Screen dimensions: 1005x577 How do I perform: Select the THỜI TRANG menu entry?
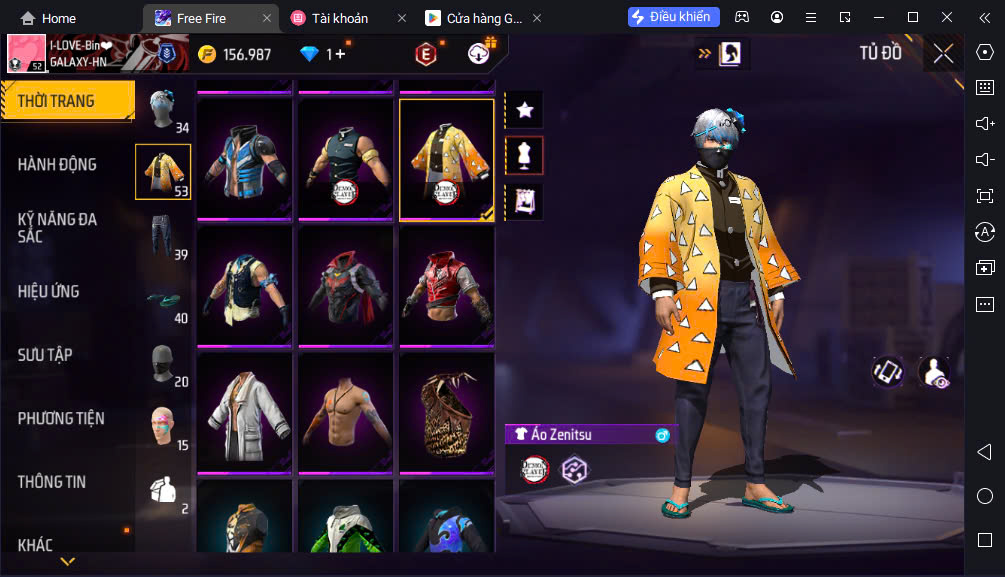[x=57, y=101]
